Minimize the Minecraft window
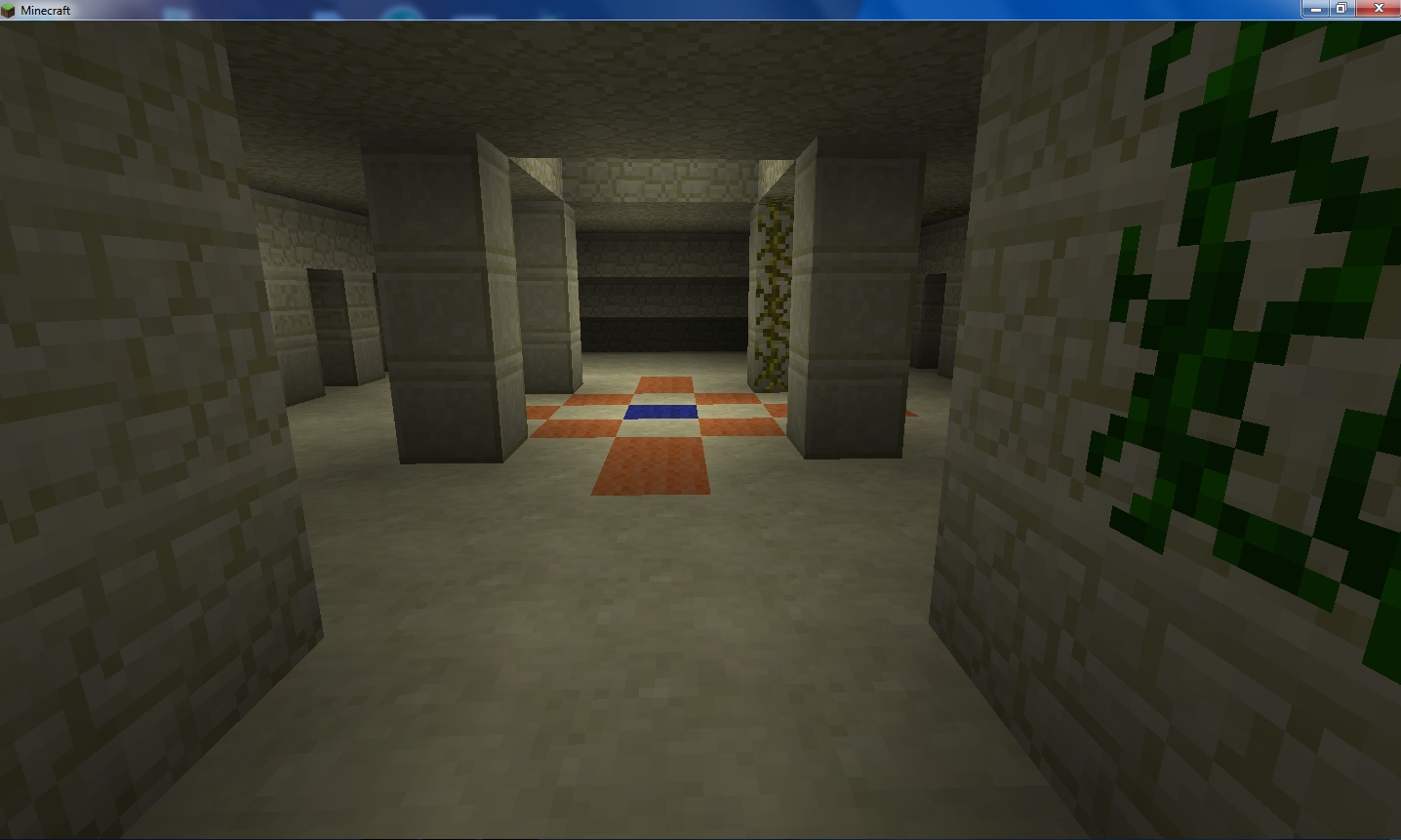This screenshot has height=840, width=1401. pyautogui.click(x=1314, y=8)
